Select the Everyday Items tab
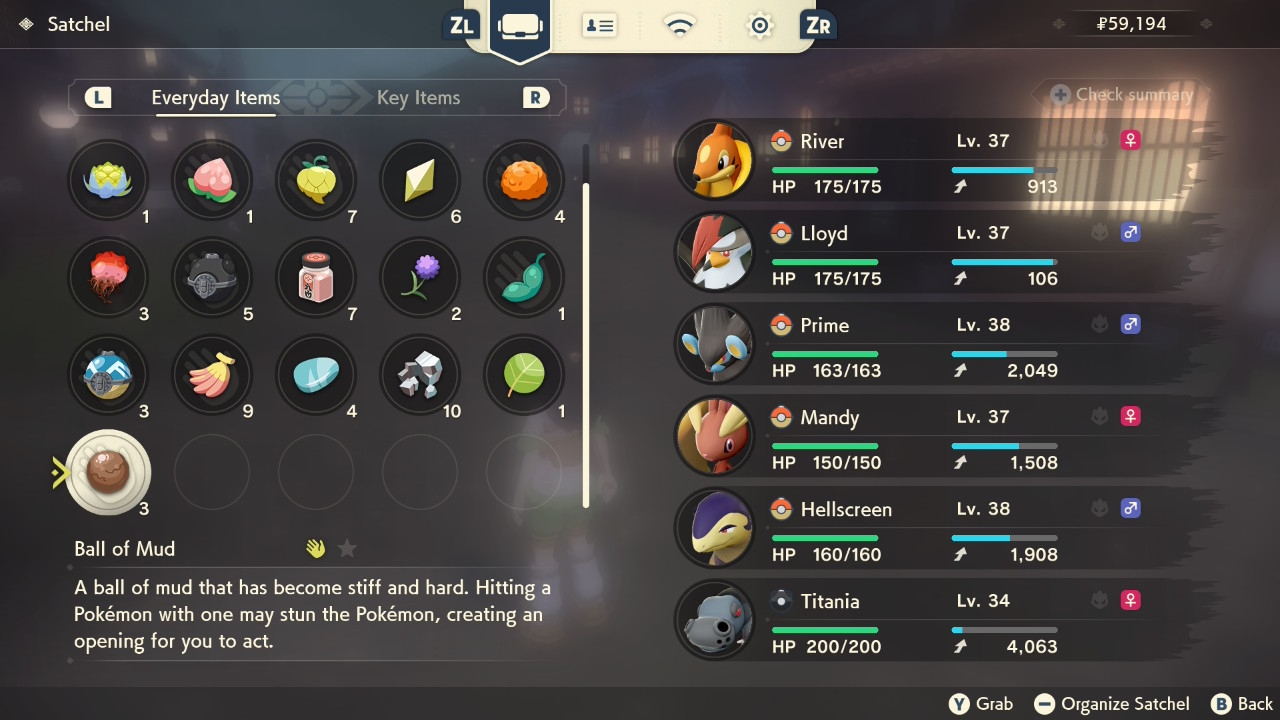Screen dimensions: 1280x720 coord(215,98)
